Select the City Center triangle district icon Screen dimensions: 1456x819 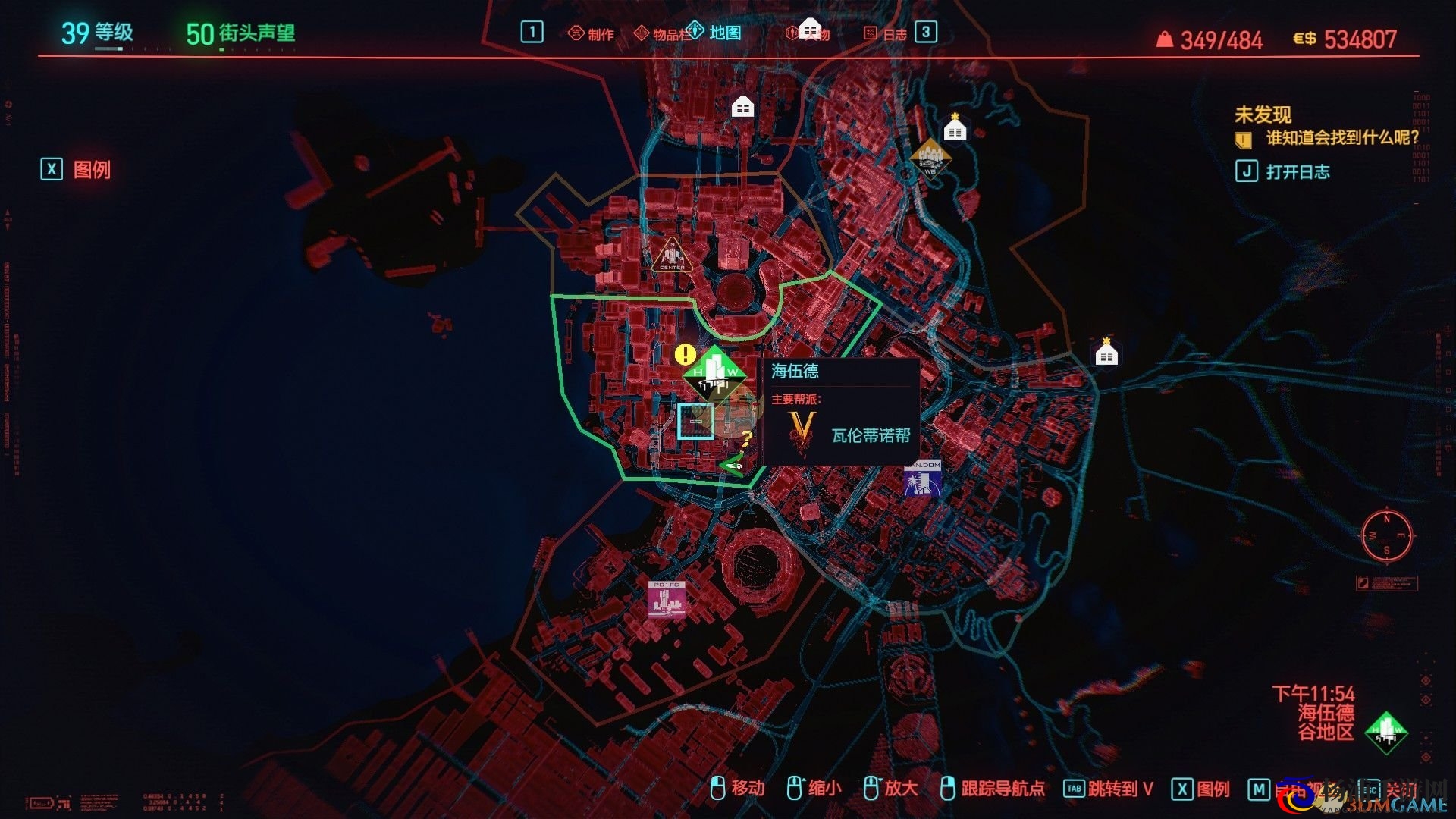[671, 256]
